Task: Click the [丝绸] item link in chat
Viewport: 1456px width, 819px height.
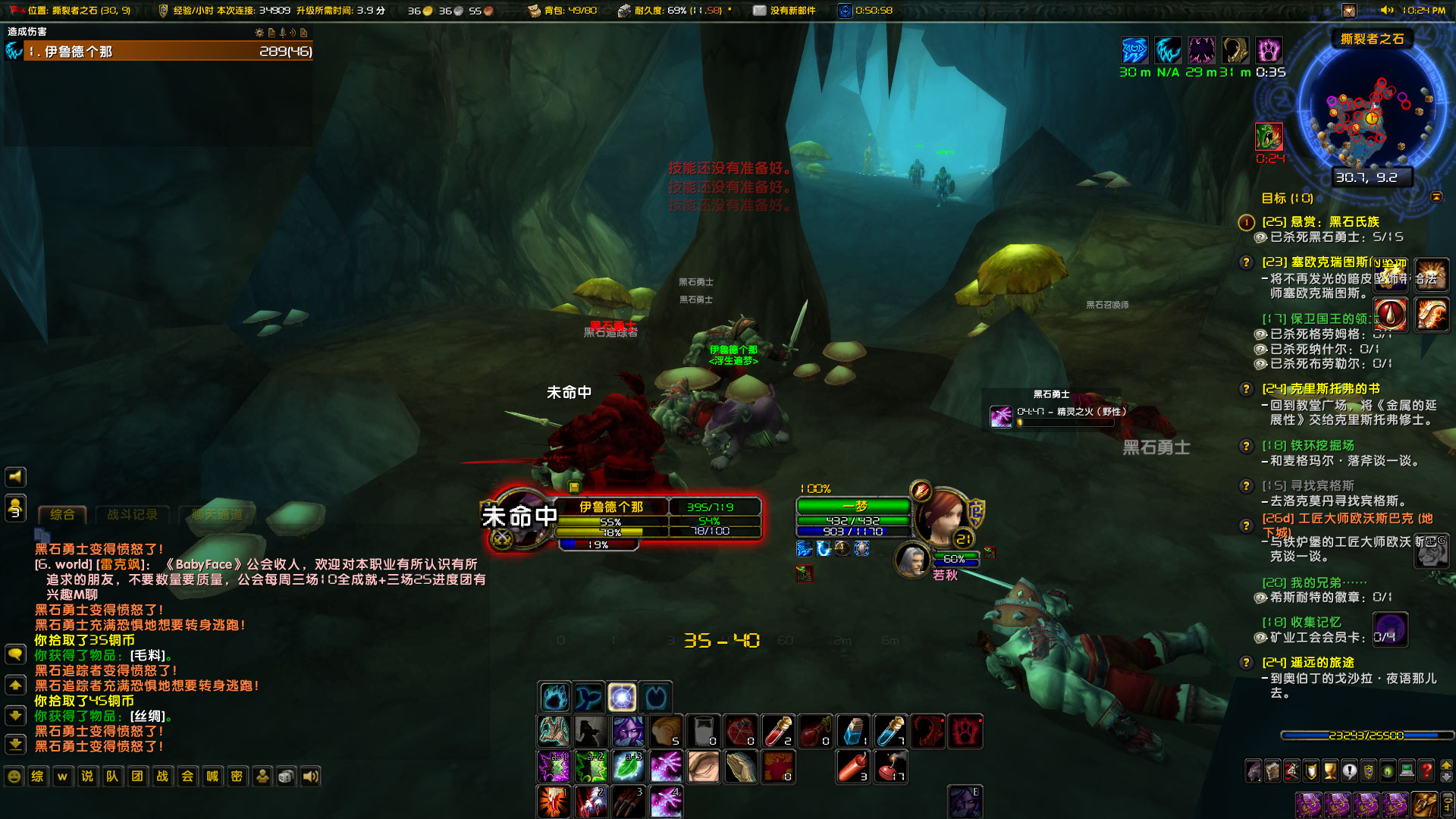Action: pos(149,715)
